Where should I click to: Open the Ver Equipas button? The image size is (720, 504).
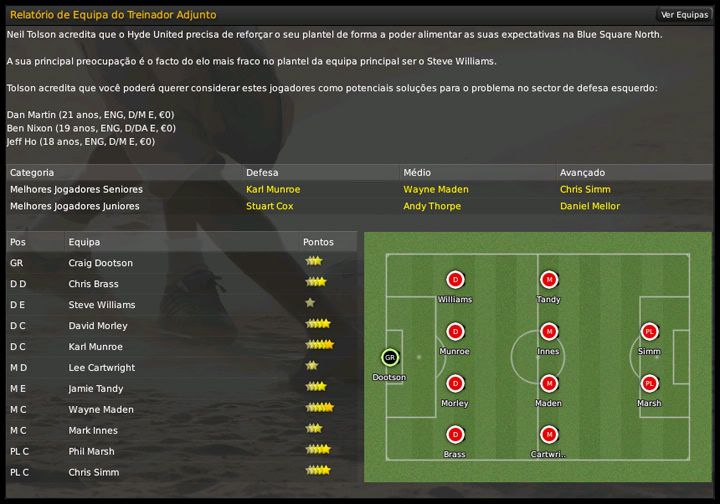tap(684, 15)
